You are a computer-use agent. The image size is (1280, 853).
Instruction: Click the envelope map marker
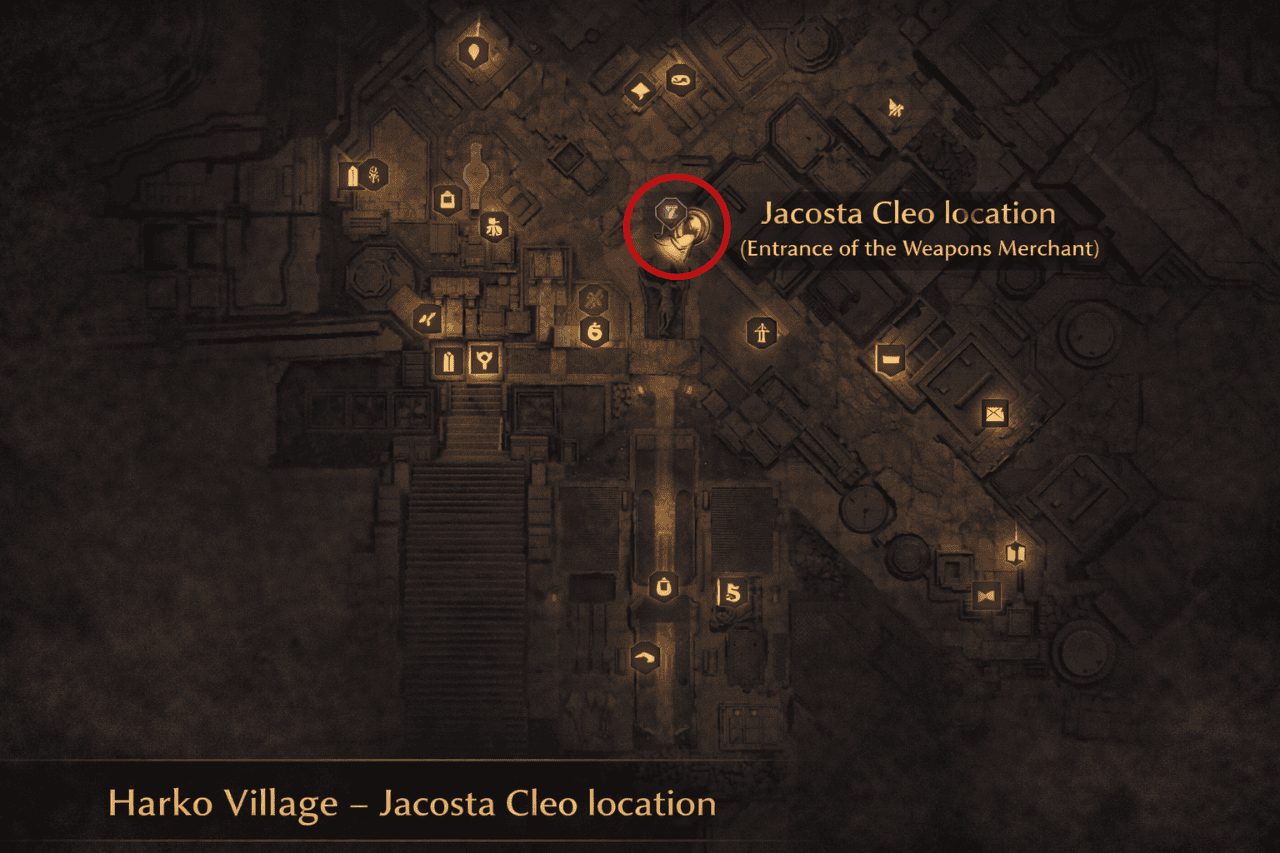pos(994,412)
